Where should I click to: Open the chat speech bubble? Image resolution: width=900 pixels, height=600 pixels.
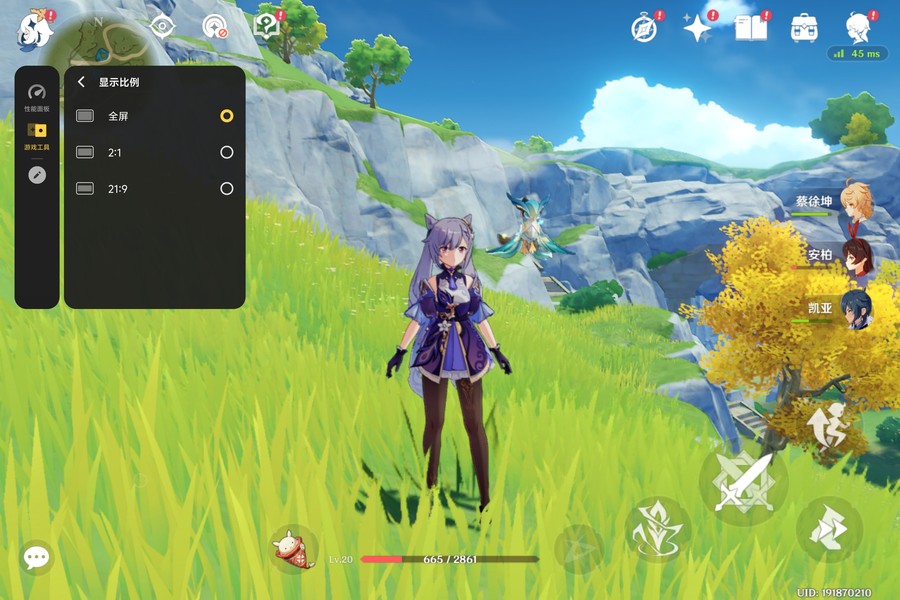pos(37,557)
